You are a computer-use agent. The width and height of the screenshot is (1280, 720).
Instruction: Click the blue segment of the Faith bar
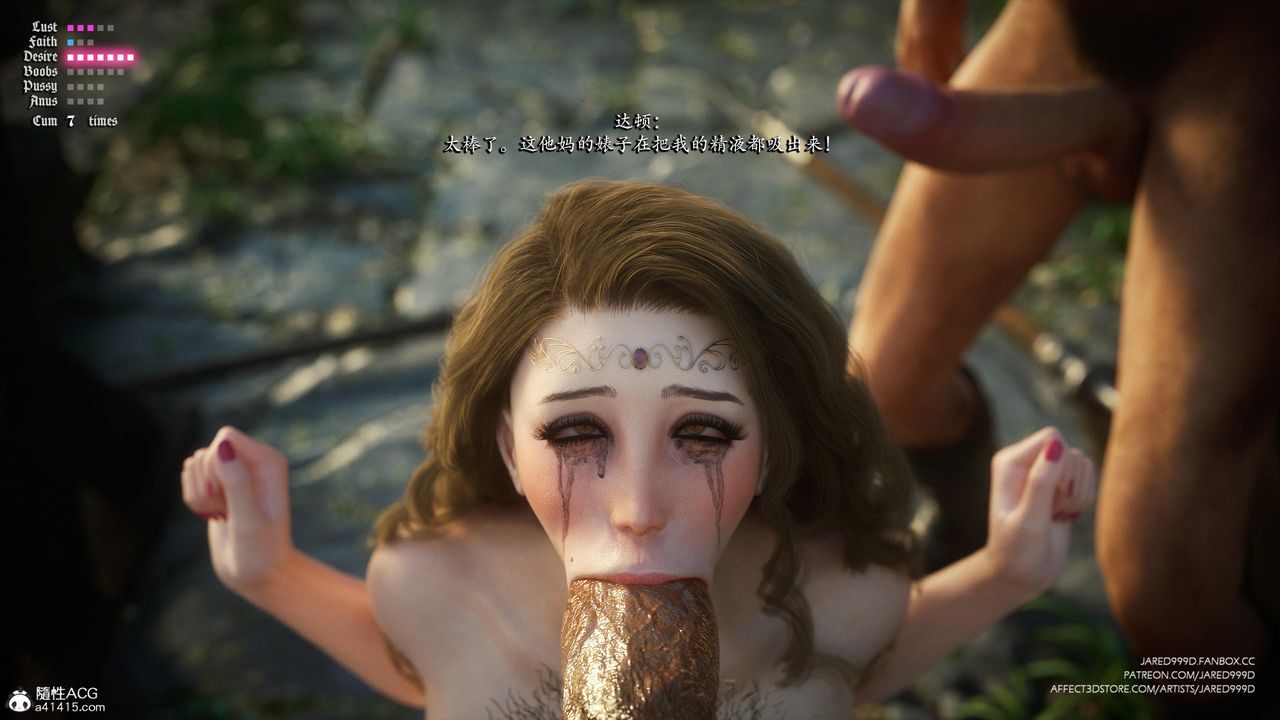point(70,42)
